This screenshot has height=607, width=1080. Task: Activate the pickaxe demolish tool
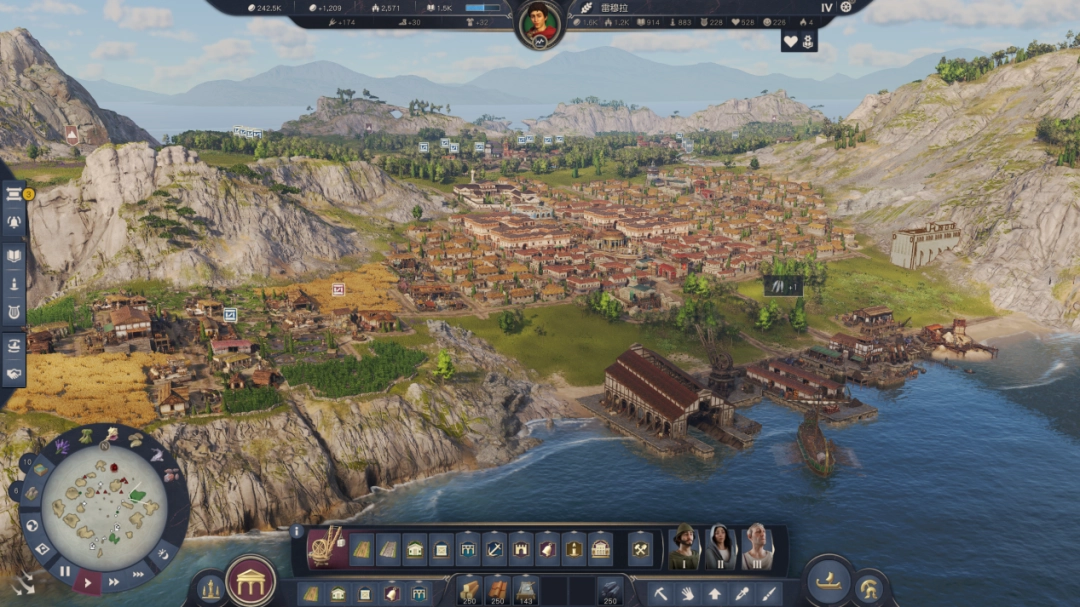[661, 593]
